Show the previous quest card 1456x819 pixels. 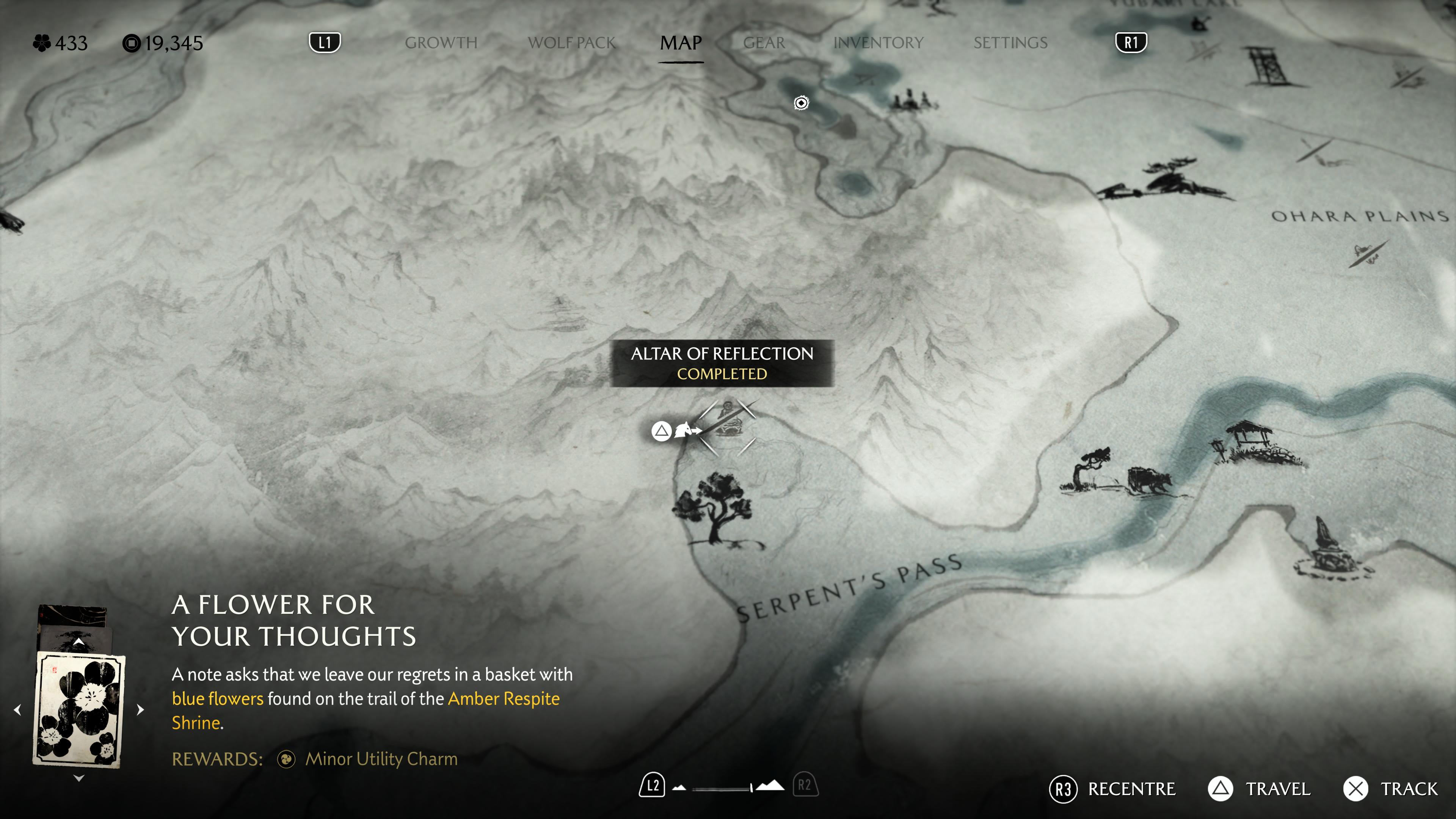(x=17, y=709)
